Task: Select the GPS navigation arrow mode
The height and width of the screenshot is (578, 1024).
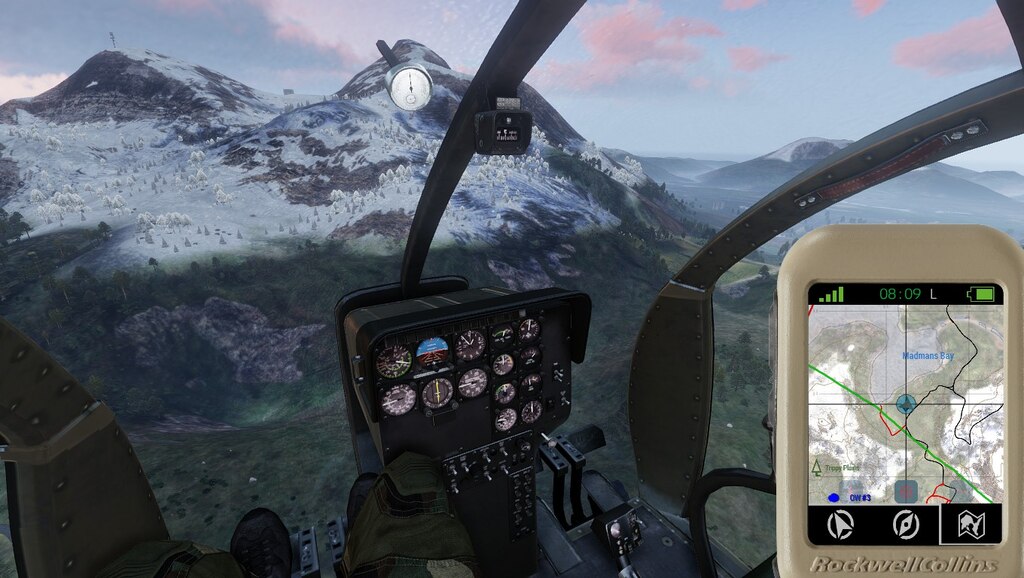Action: coord(842,523)
